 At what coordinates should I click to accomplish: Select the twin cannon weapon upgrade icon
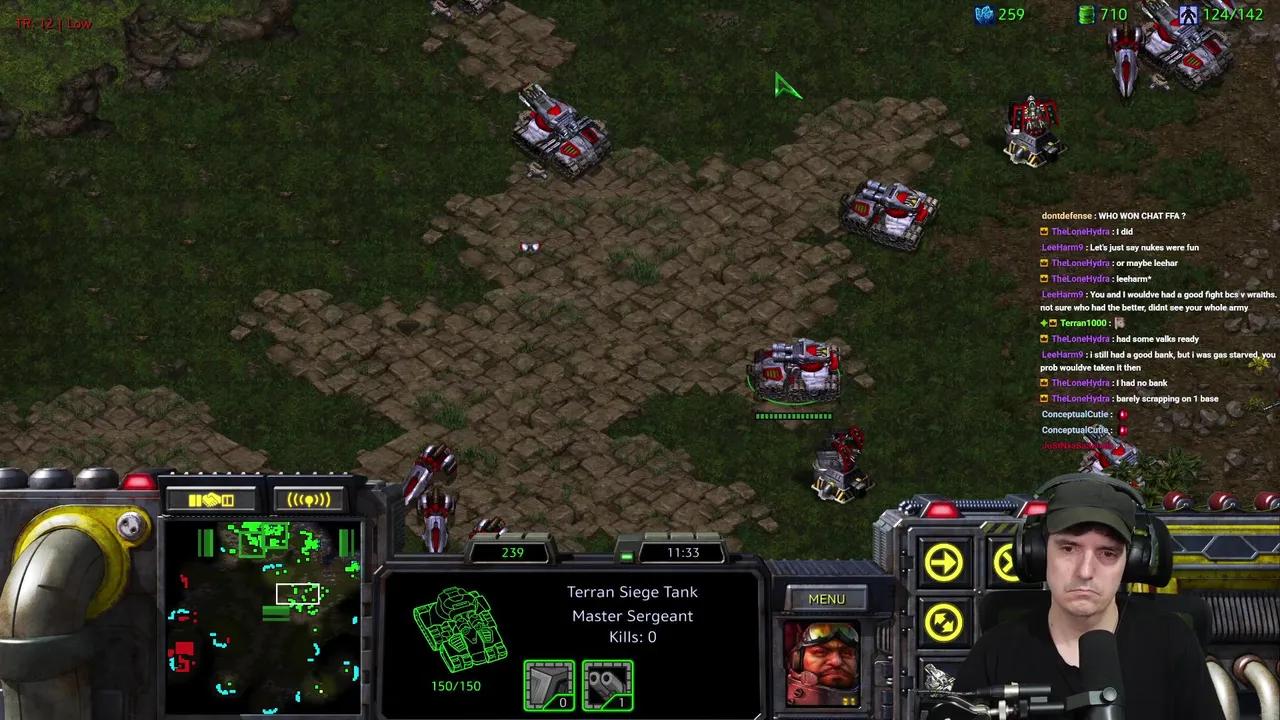point(607,685)
